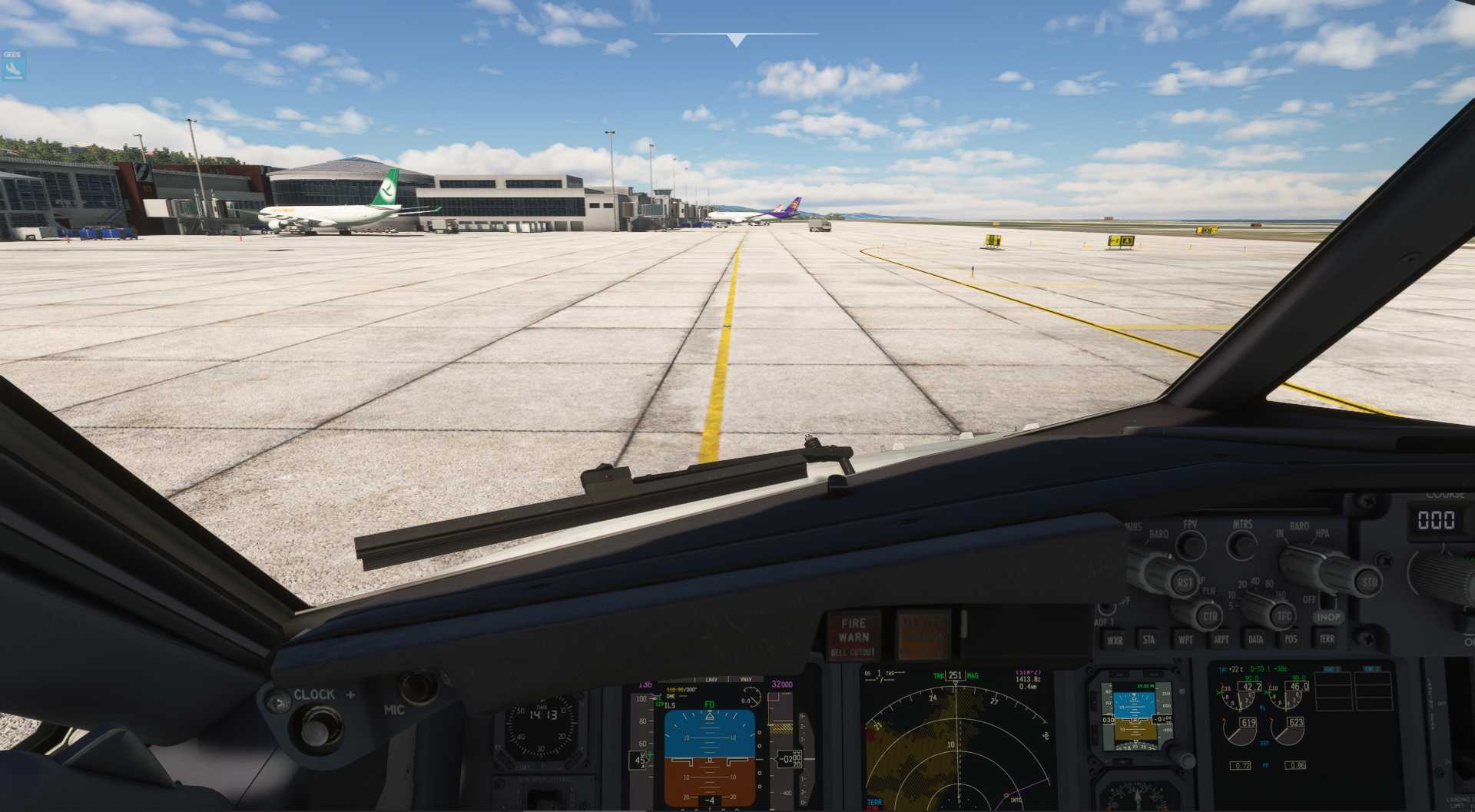Click the FIRE WARN bell cutout light
The width and height of the screenshot is (1475, 812).
853,637
